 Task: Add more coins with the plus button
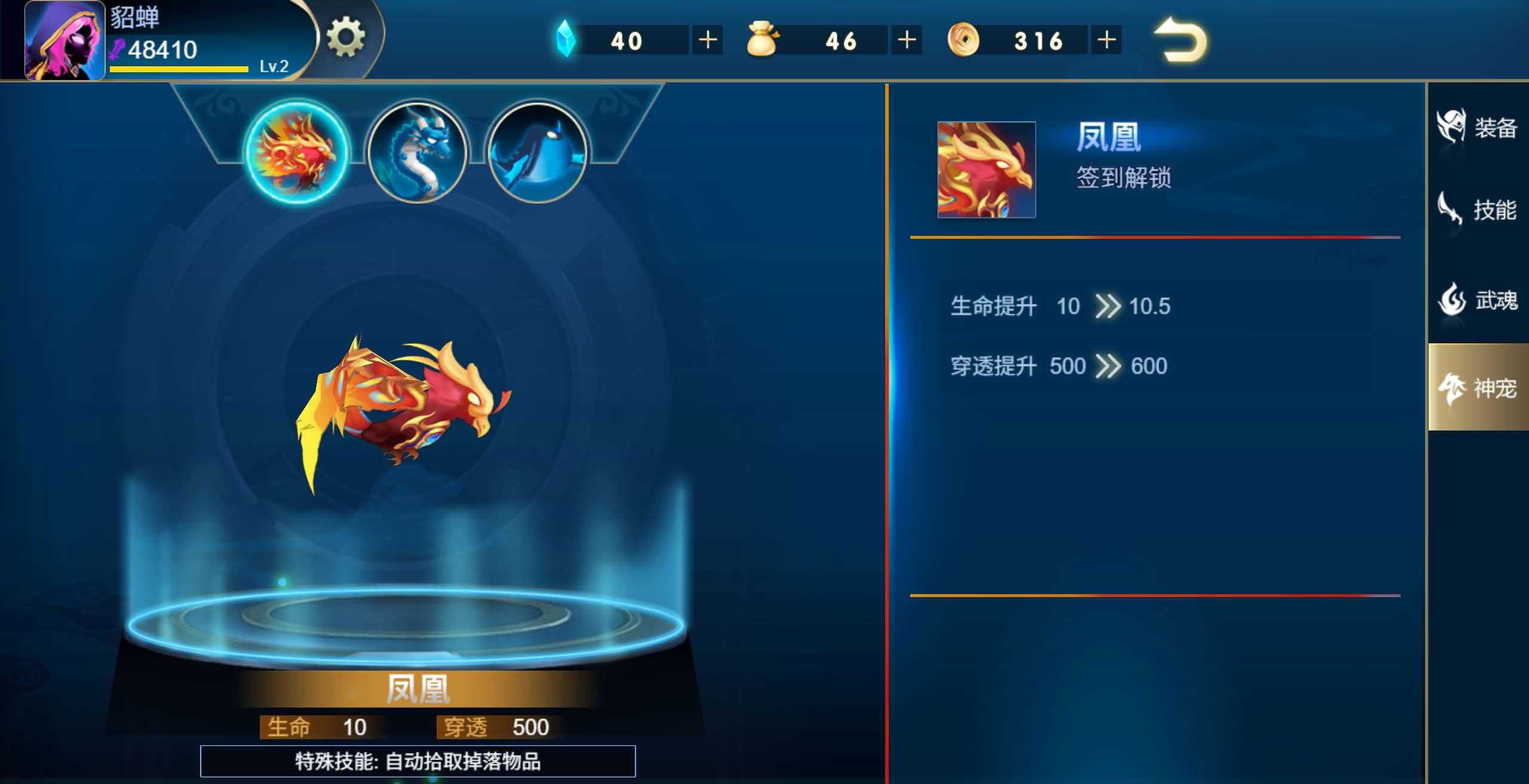(1106, 39)
